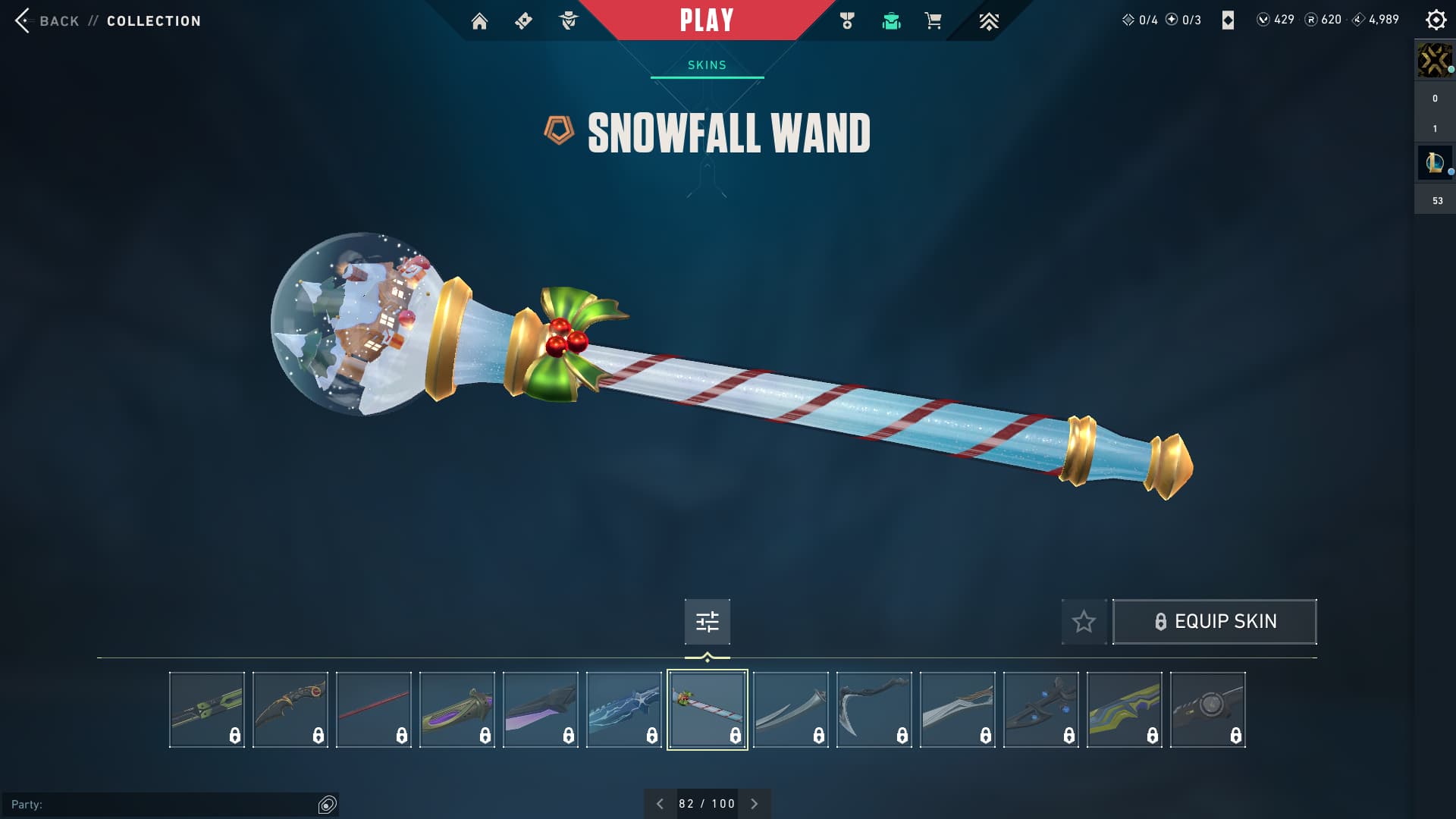Click the red PLAY button
This screenshot has height=819, width=1456.
[706, 20]
